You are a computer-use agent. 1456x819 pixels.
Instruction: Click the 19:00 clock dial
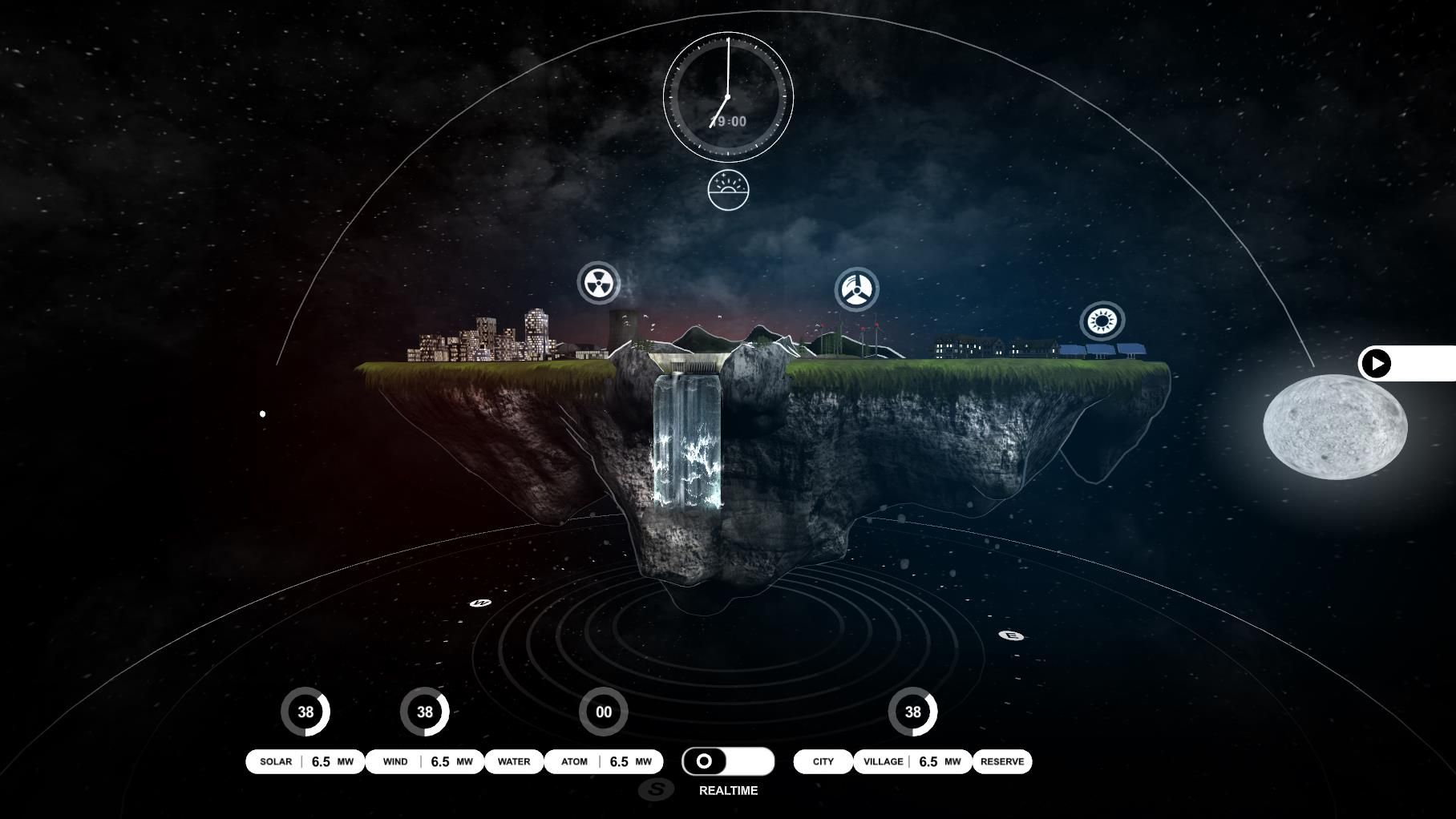tap(728, 97)
